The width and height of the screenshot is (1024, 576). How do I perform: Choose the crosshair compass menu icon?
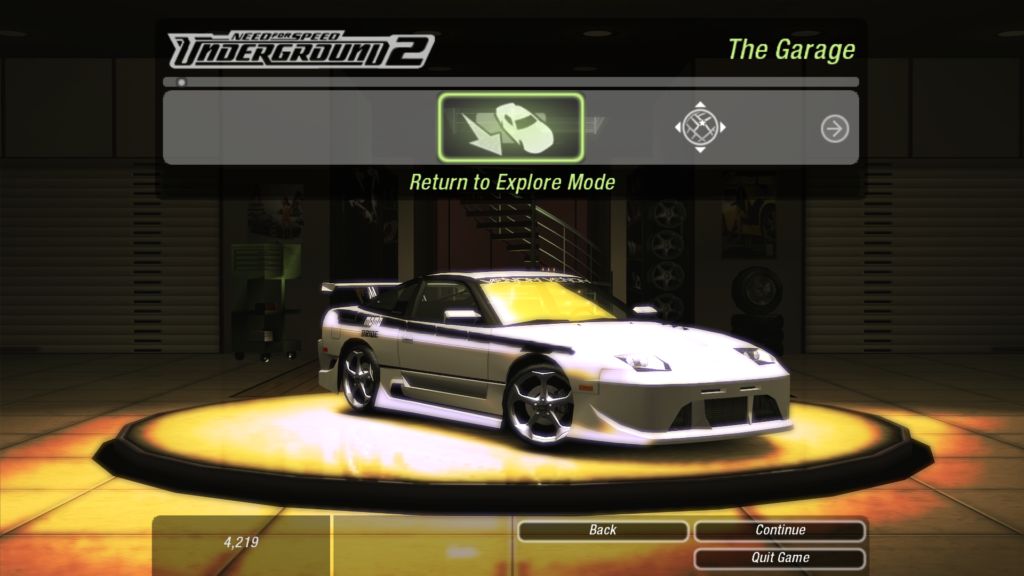click(x=699, y=127)
